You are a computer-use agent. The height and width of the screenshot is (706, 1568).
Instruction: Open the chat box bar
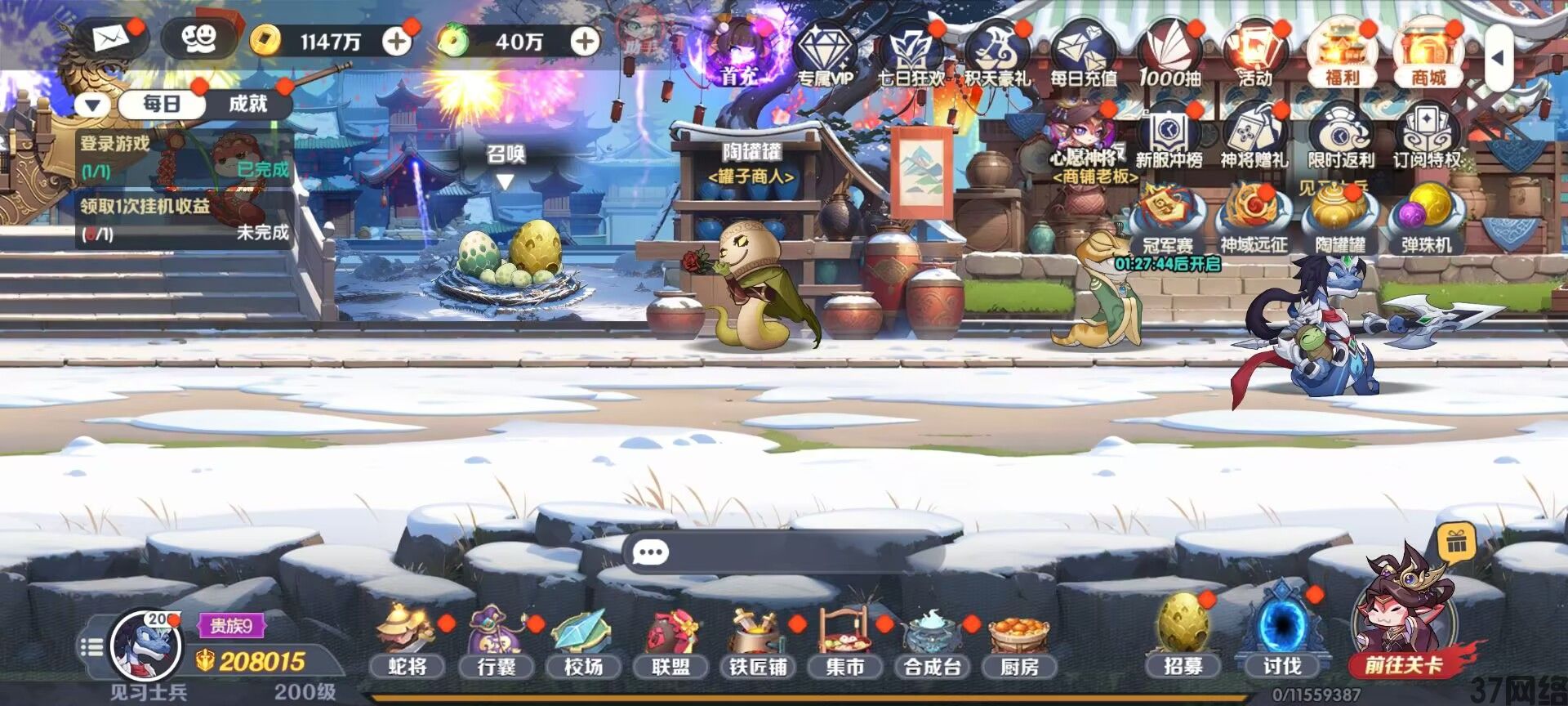(784, 552)
